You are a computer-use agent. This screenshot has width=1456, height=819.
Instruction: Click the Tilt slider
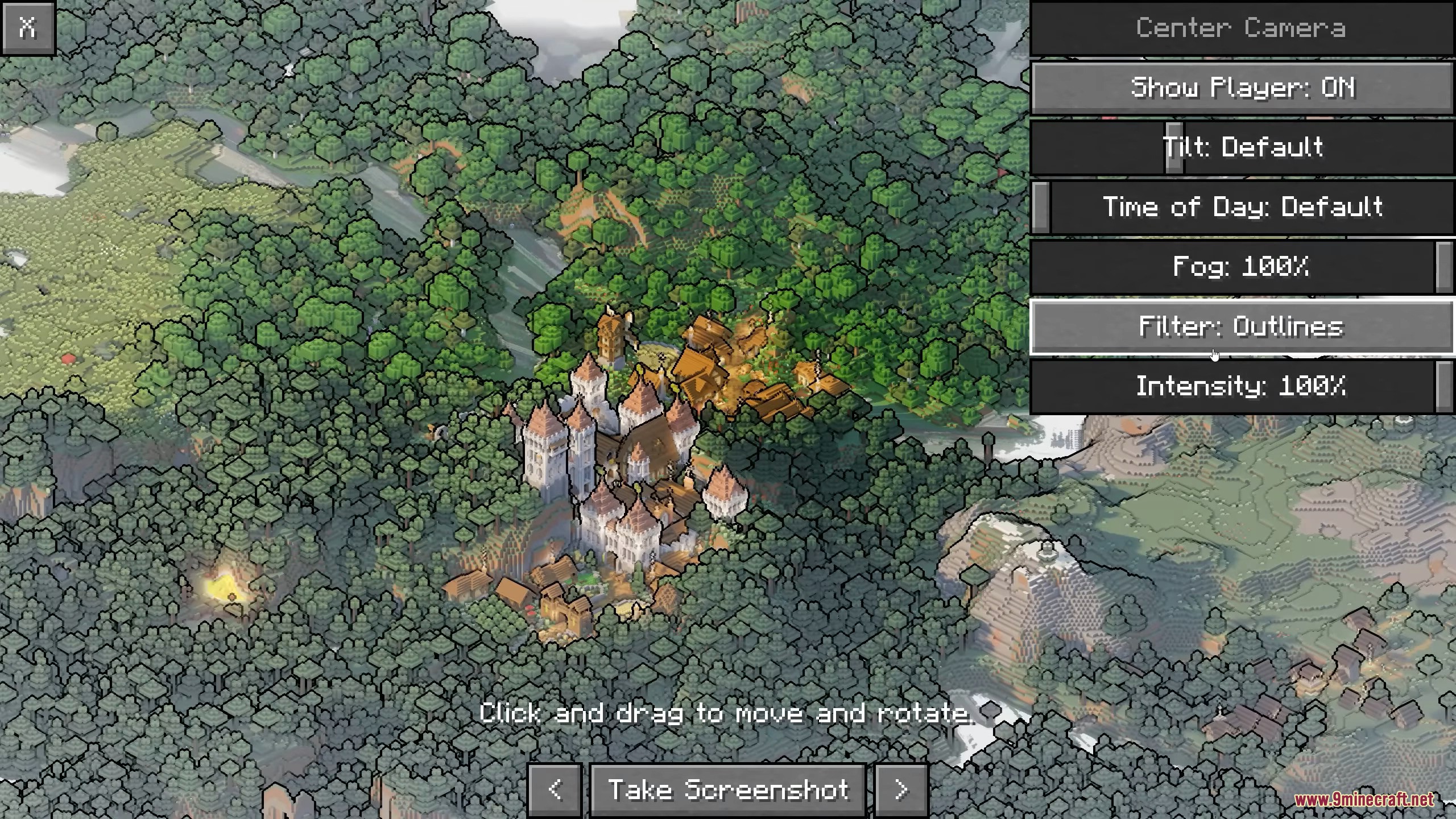1242,148
